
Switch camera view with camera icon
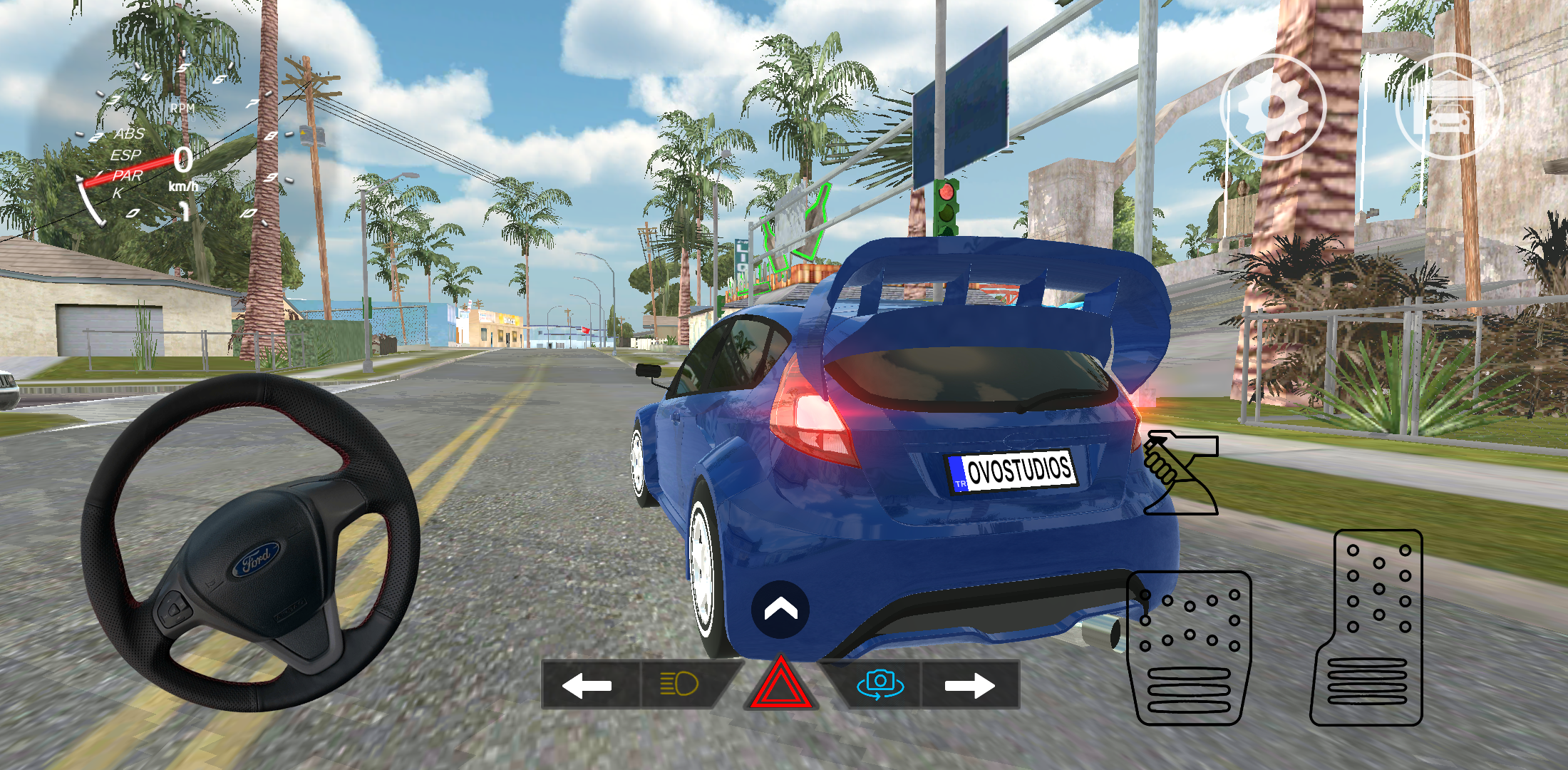tap(880, 685)
